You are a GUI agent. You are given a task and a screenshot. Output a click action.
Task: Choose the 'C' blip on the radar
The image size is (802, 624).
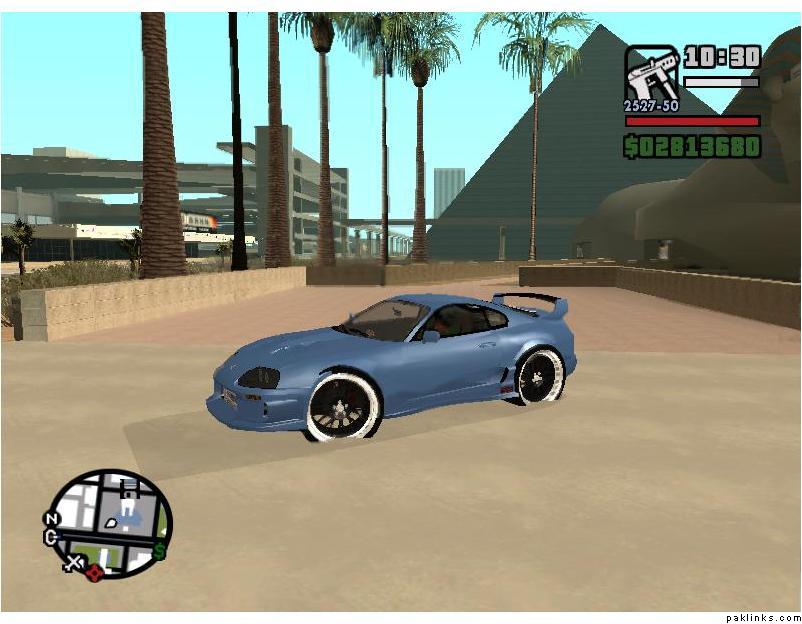click(x=51, y=538)
